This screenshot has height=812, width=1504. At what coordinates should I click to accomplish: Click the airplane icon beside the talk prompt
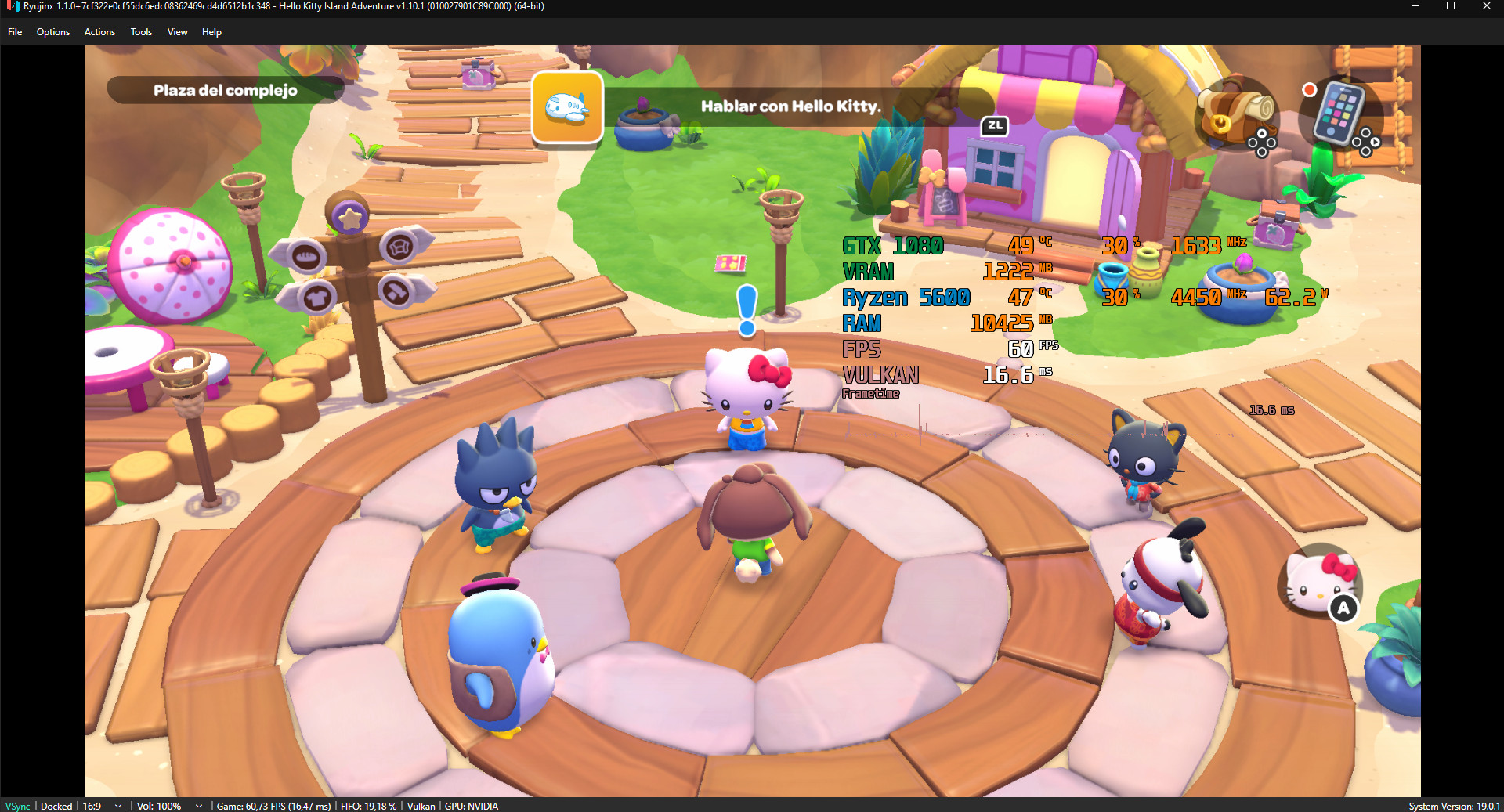(x=567, y=108)
